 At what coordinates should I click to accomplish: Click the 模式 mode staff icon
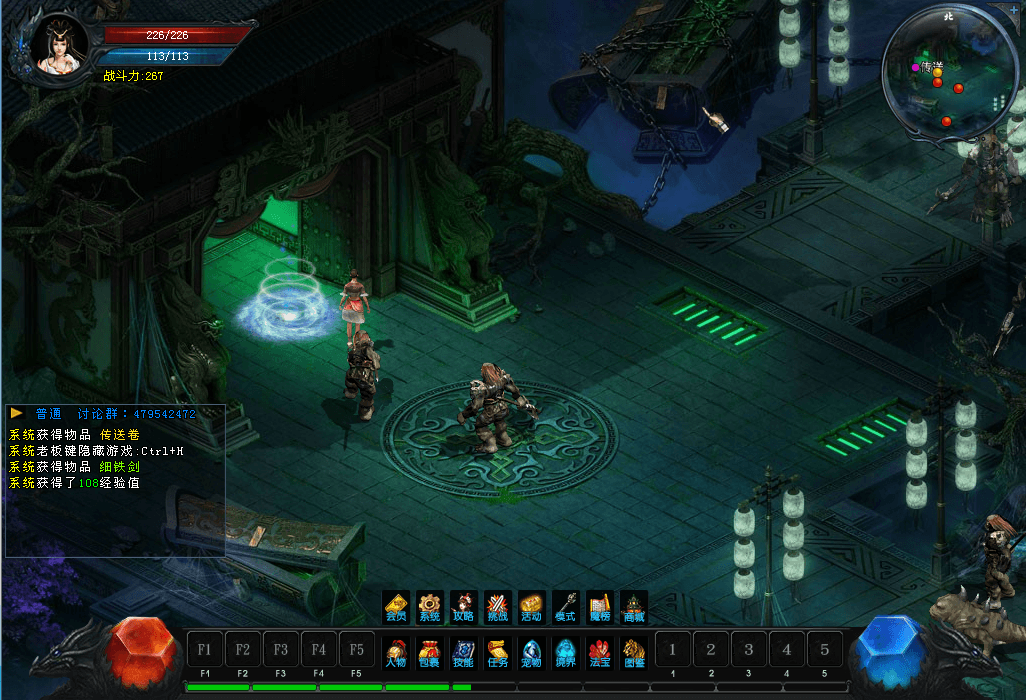click(x=565, y=607)
